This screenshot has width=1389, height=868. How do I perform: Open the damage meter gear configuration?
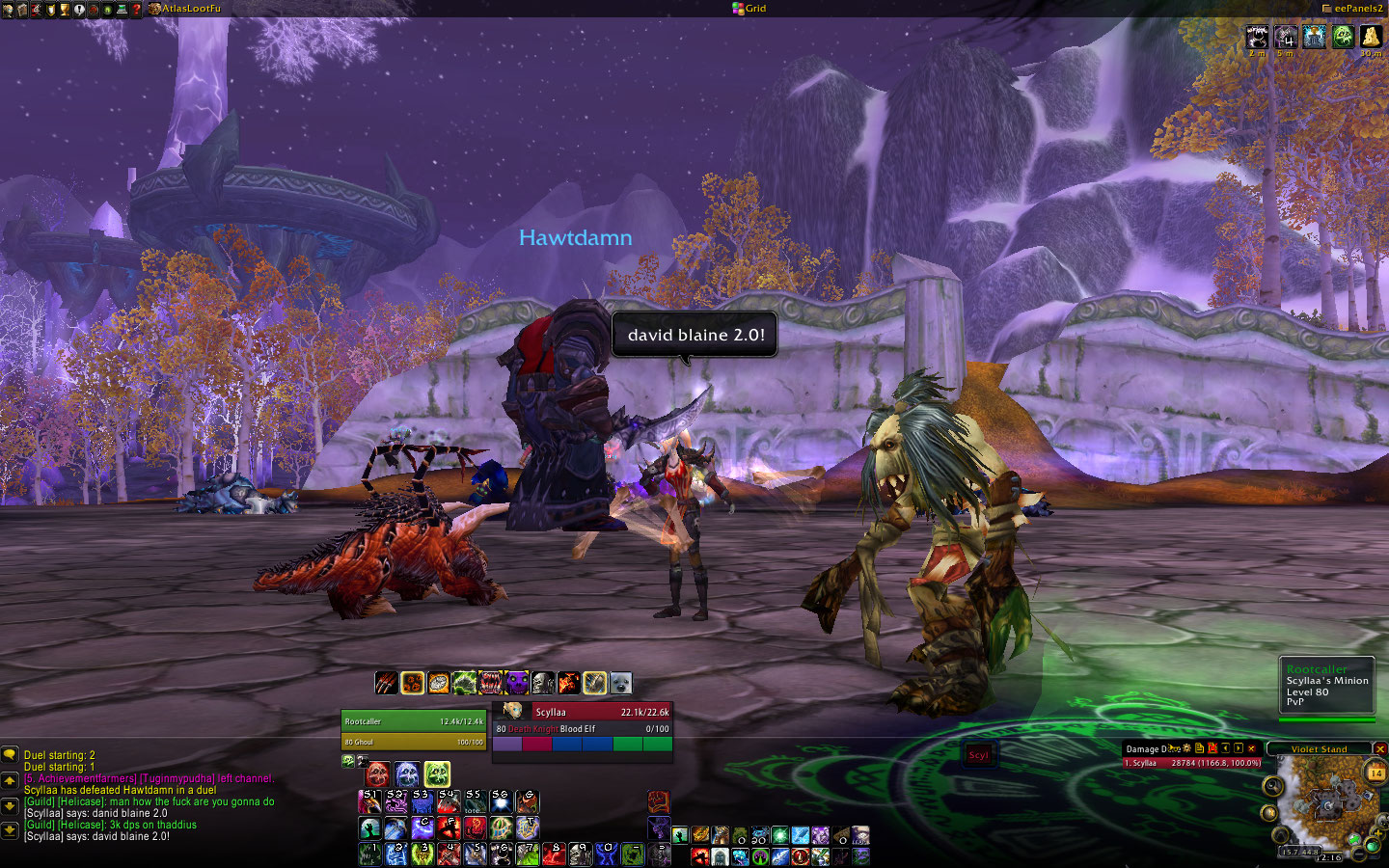(1187, 748)
